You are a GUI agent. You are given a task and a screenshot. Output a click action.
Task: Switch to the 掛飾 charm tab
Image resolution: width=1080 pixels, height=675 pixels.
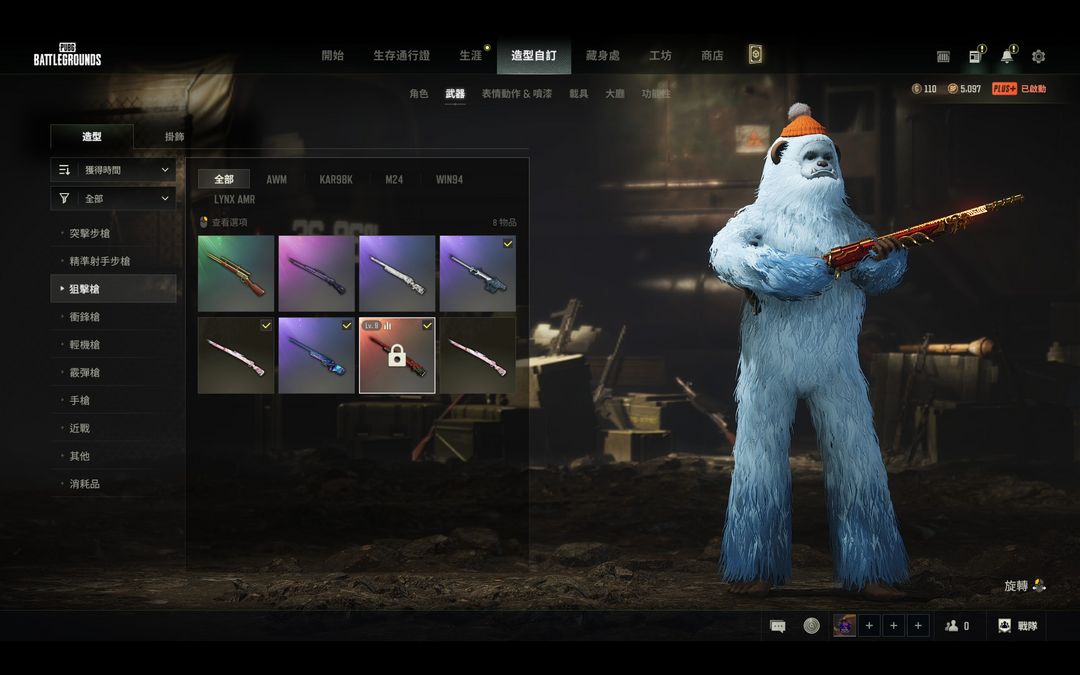click(x=174, y=137)
